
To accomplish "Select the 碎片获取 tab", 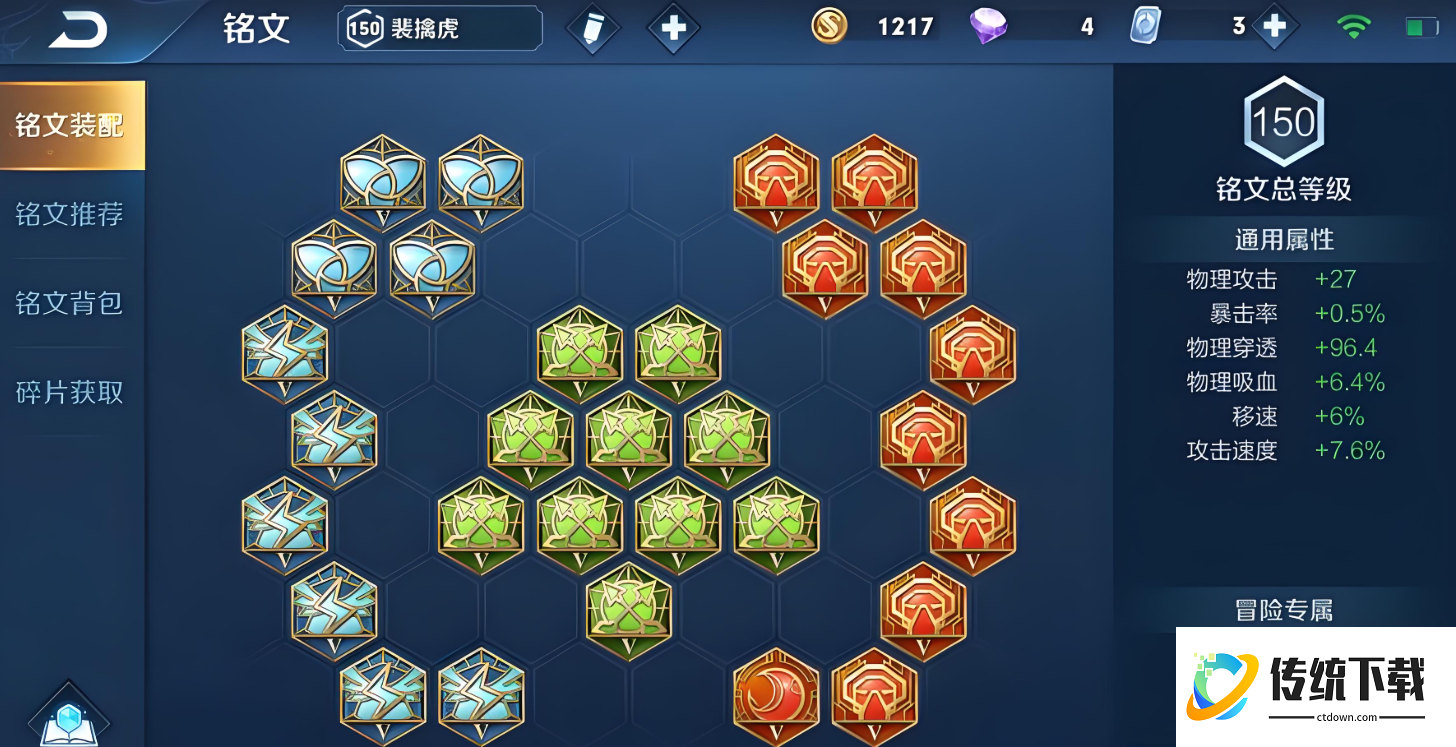I will [70, 392].
